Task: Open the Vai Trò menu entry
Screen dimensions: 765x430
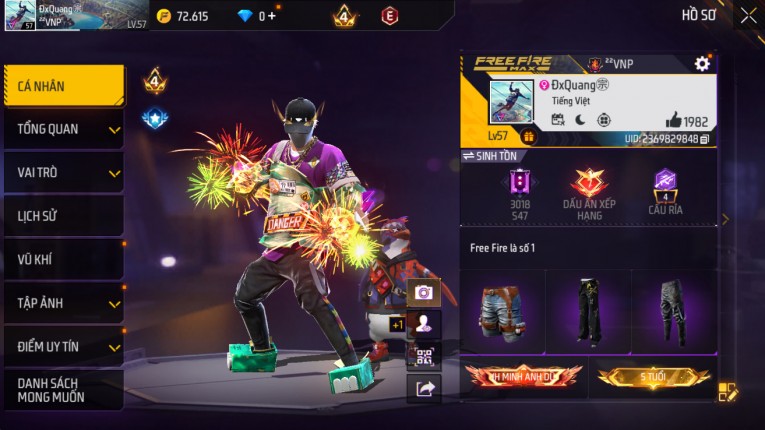Action: (x=64, y=172)
